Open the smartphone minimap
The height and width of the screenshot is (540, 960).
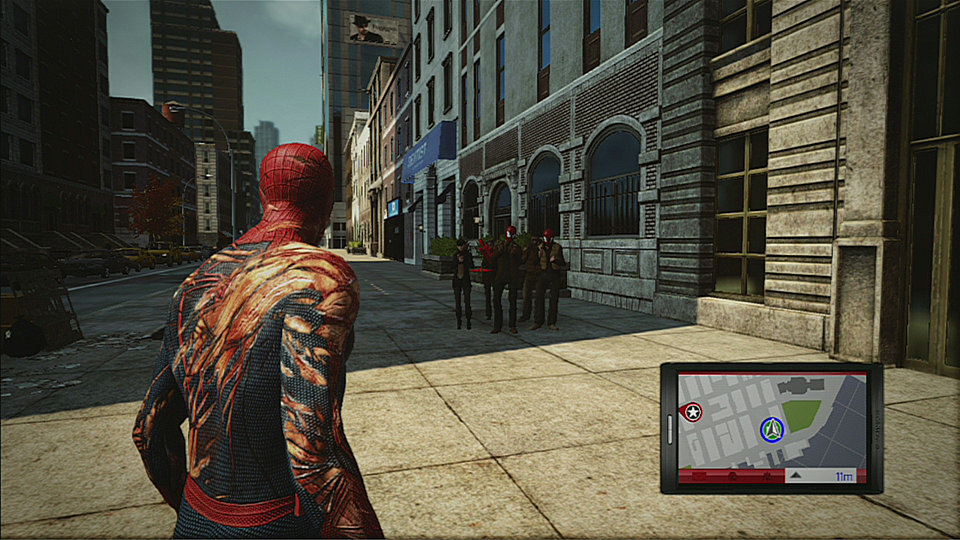[771, 428]
